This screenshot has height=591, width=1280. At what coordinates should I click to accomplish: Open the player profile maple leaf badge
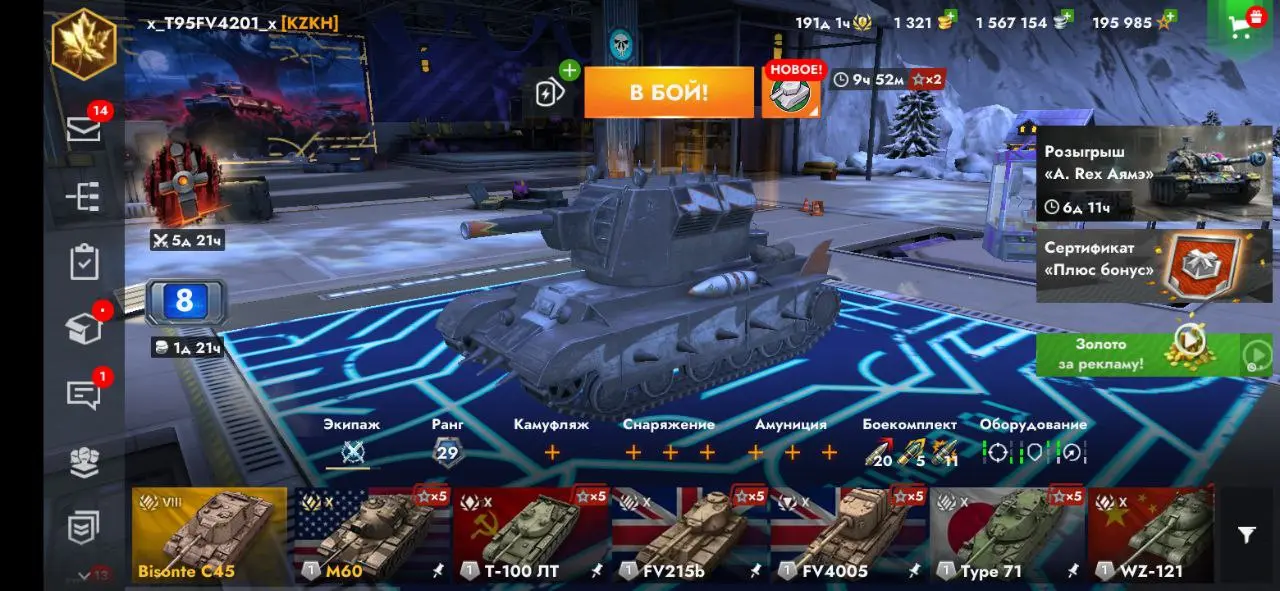[84, 43]
